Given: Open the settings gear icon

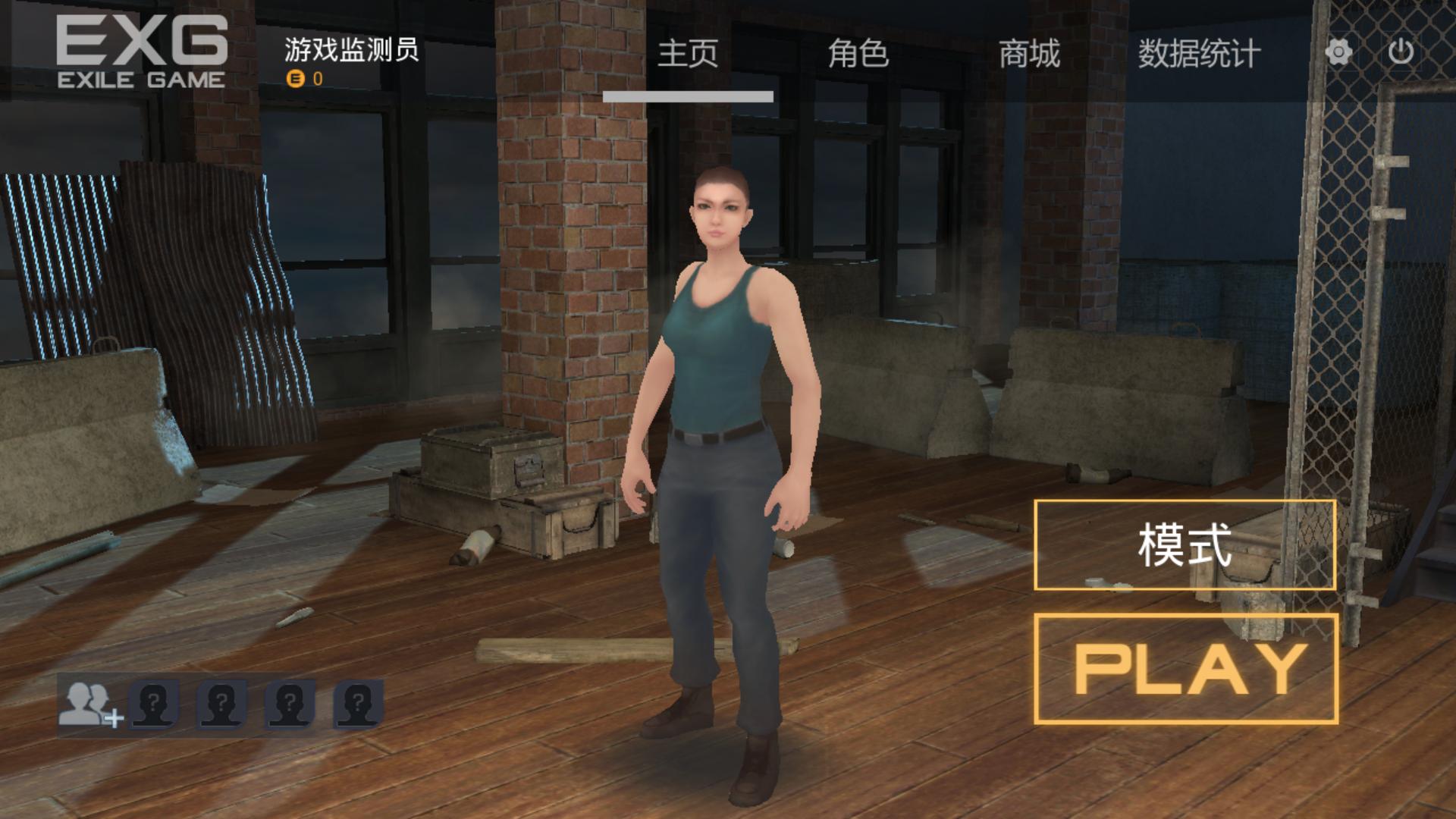Looking at the screenshot, I should pos(1338,51).
